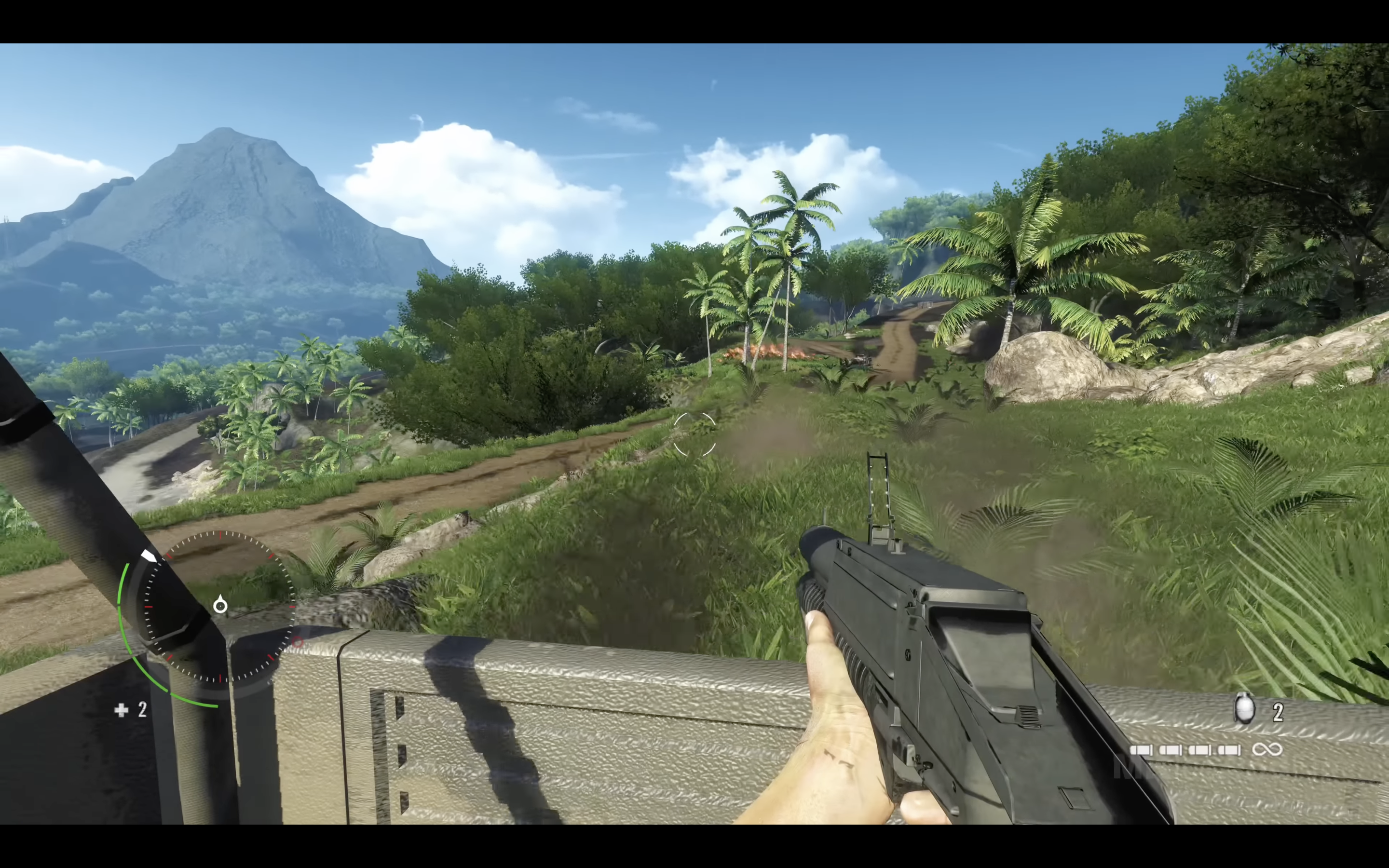1389x868 pixels.
Task: Click the player direction arrow on minimap
Action: pyautogui.click(x=221, y=606)
